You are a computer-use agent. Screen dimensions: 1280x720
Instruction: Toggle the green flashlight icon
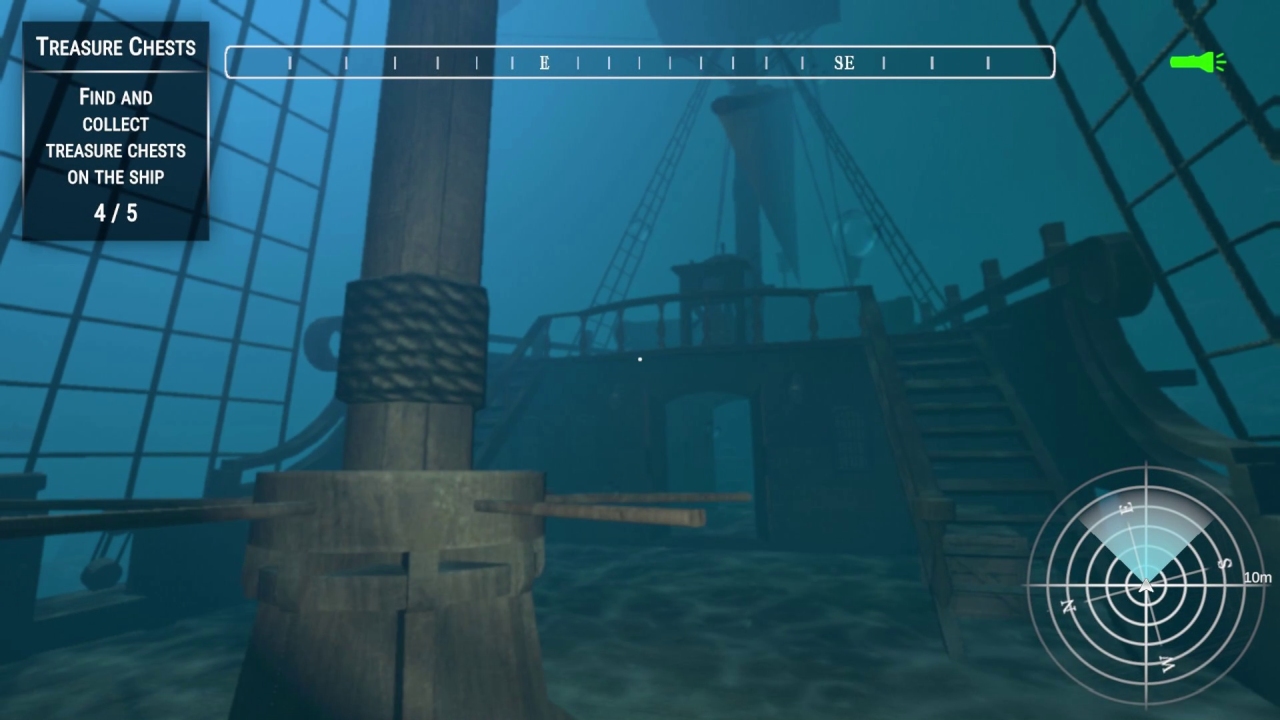[x=1193, y=62]
